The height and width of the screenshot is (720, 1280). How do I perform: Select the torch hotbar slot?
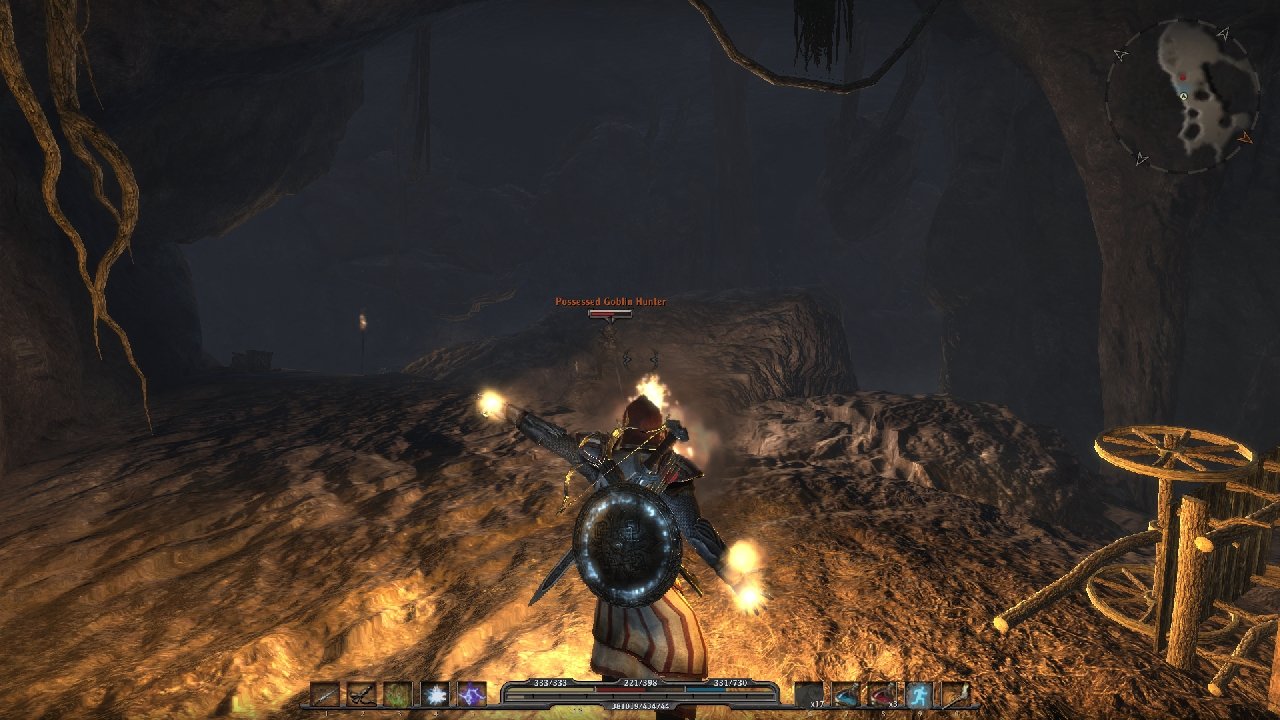point(956,694)
